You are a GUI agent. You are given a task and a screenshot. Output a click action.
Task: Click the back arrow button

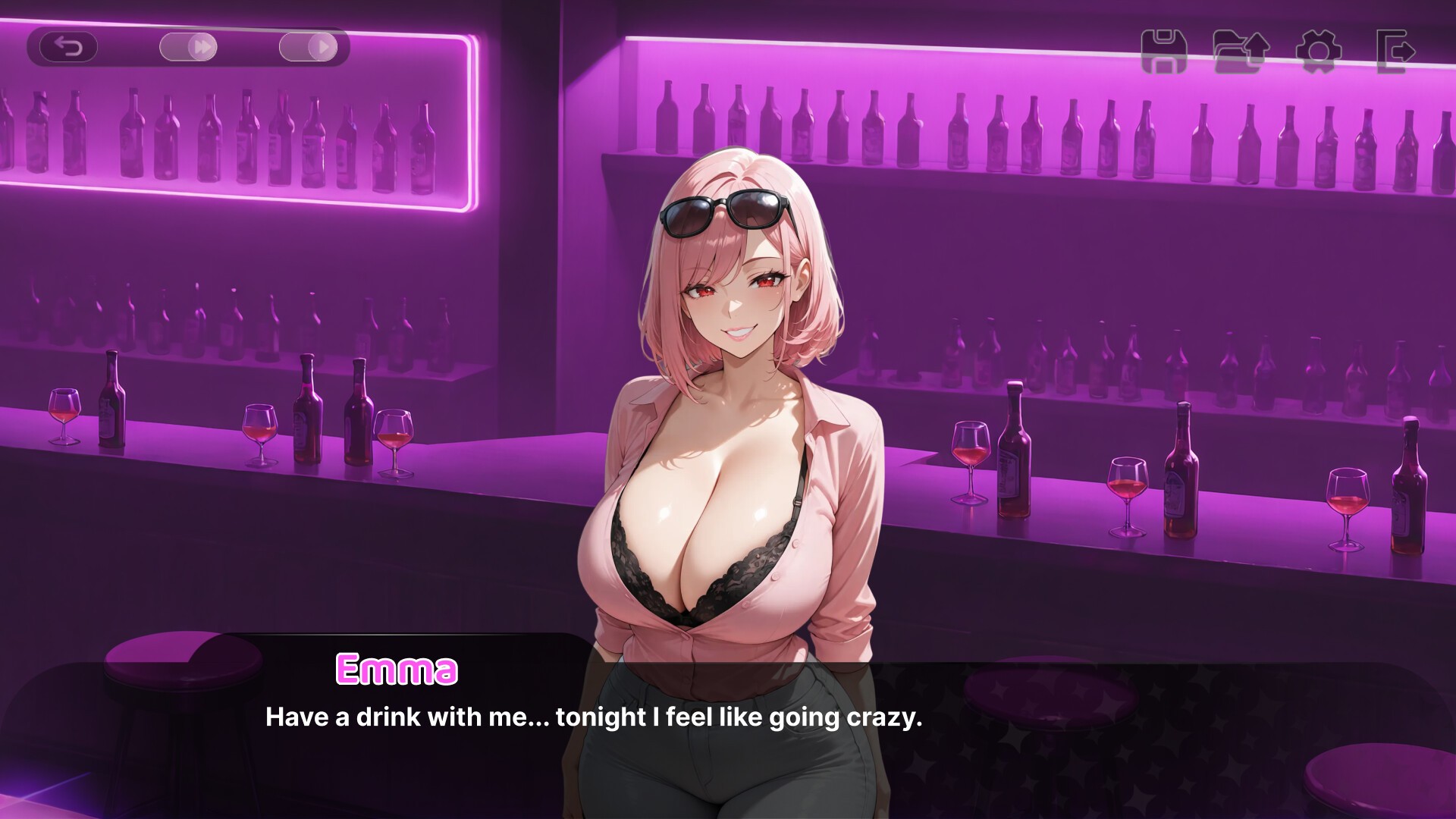(x=68, y=48)
